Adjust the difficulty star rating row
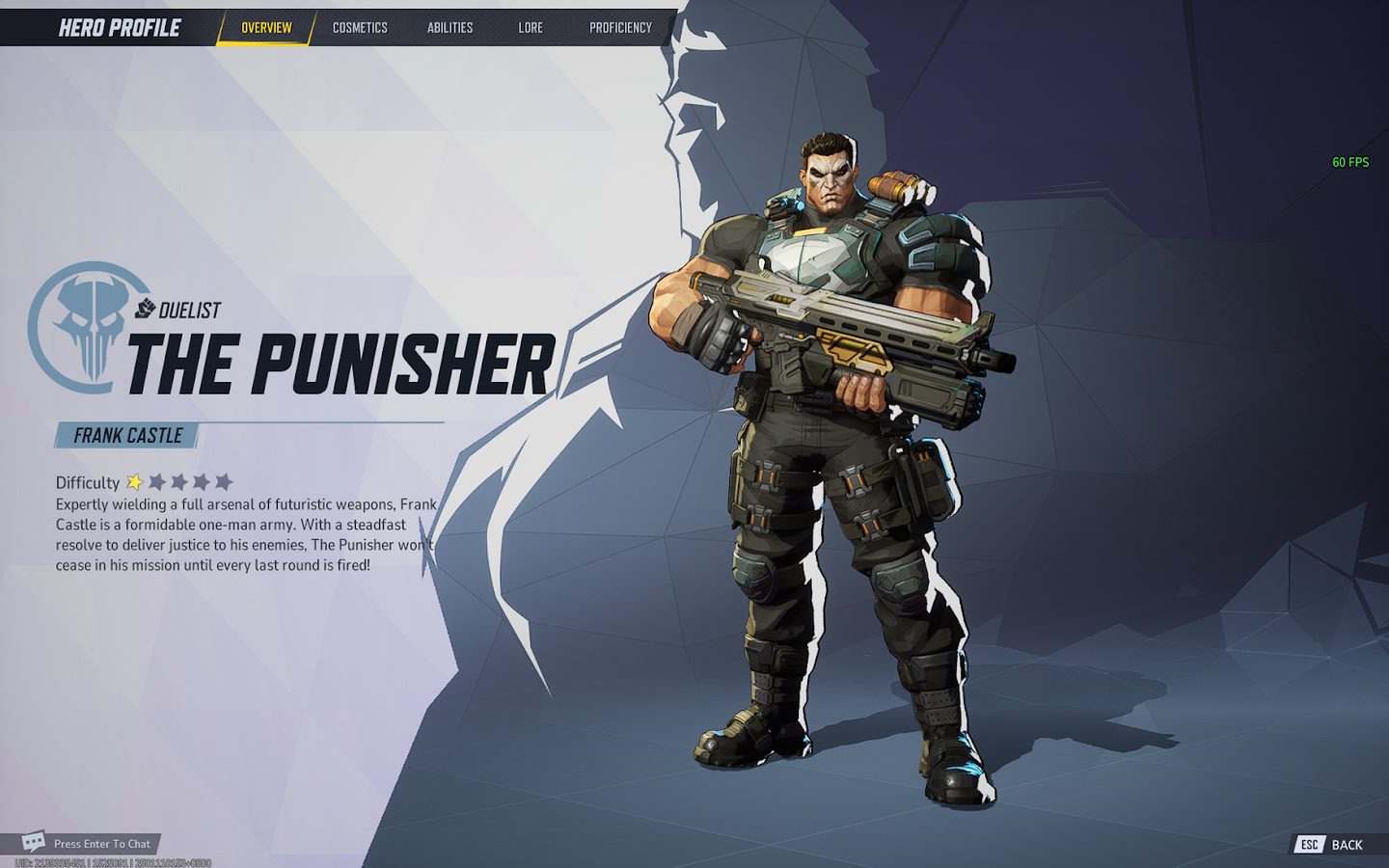This screenshot has height=868, width=1389. [x=179, y=481]
